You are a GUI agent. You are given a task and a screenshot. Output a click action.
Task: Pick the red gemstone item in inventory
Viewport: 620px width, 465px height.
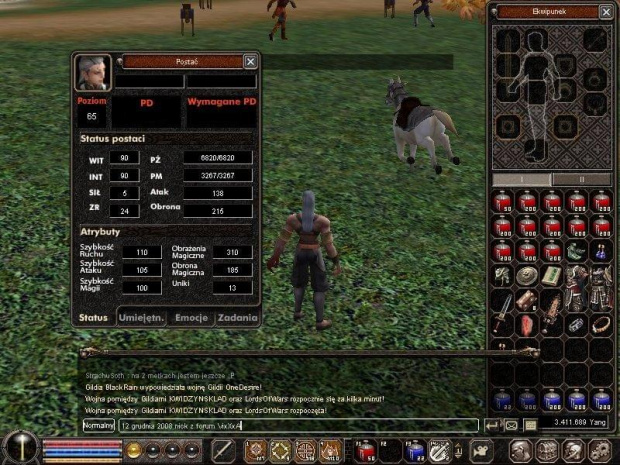click(527, 325)
